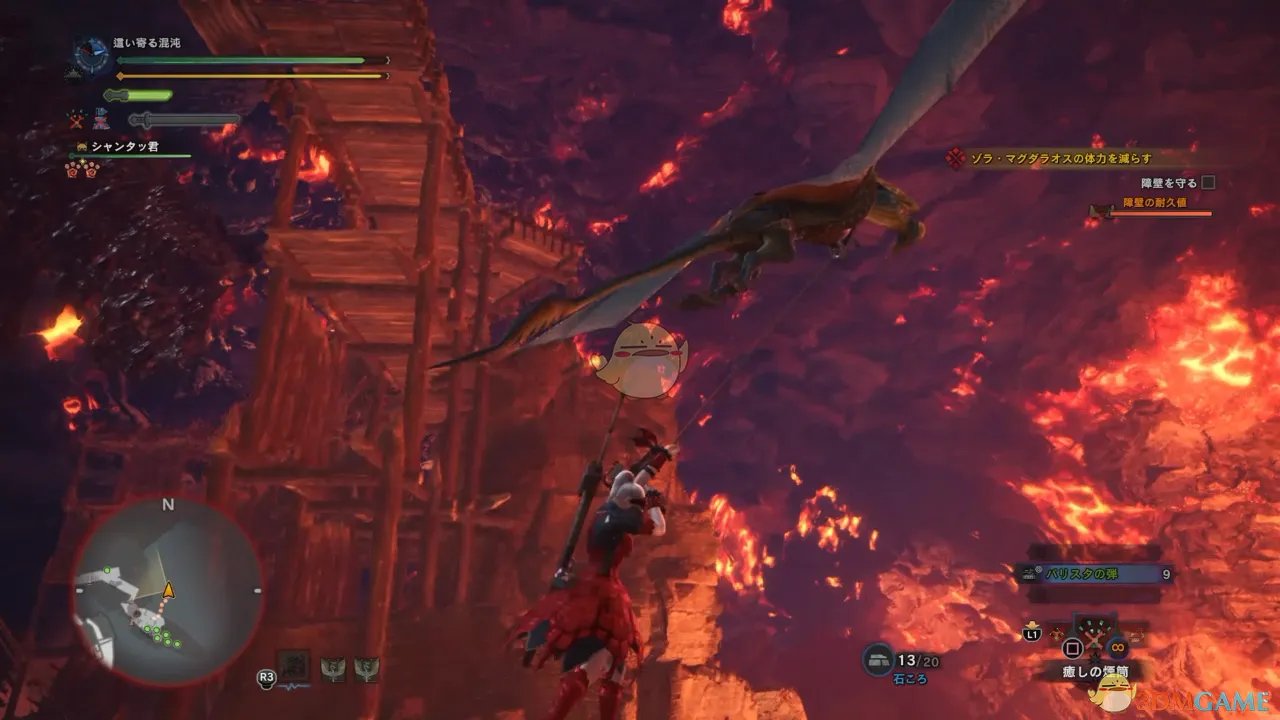Click the monster target icon beside R3
The image size is (1280, 720).
(x=294, y=665)
